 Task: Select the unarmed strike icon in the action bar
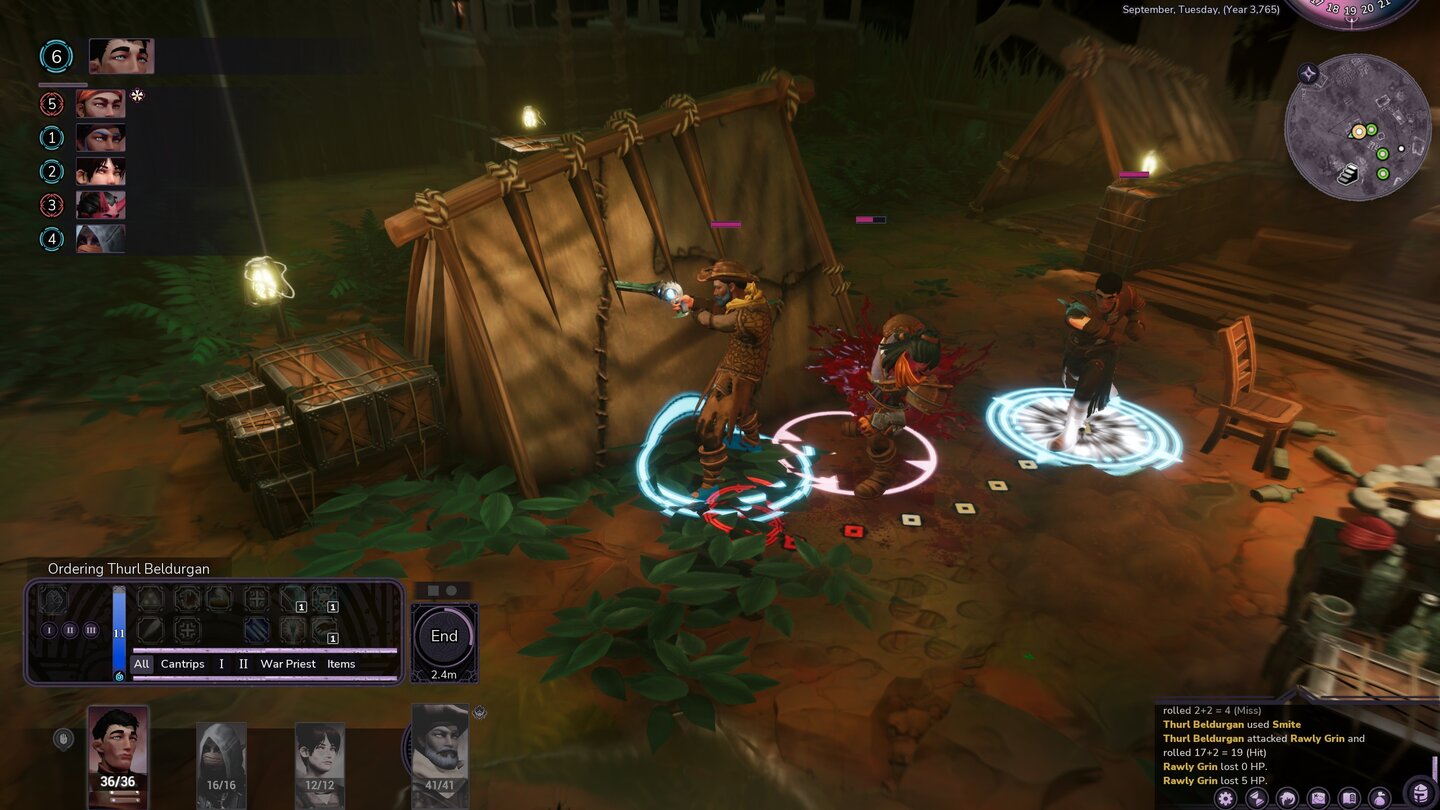tap(150, 600)
